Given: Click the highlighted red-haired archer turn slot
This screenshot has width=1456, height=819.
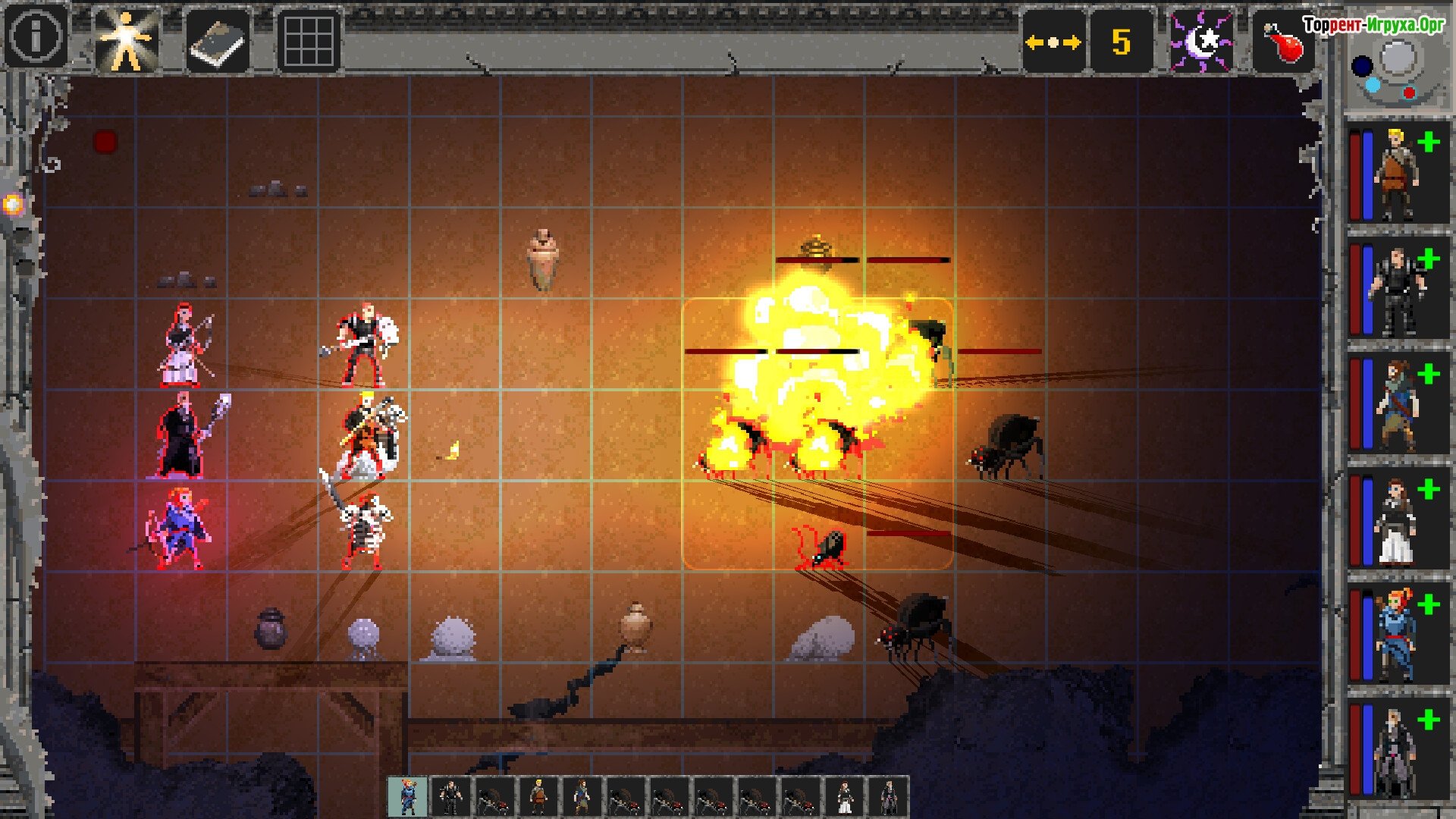Looking at the screenshot, I should click(408, 796).
